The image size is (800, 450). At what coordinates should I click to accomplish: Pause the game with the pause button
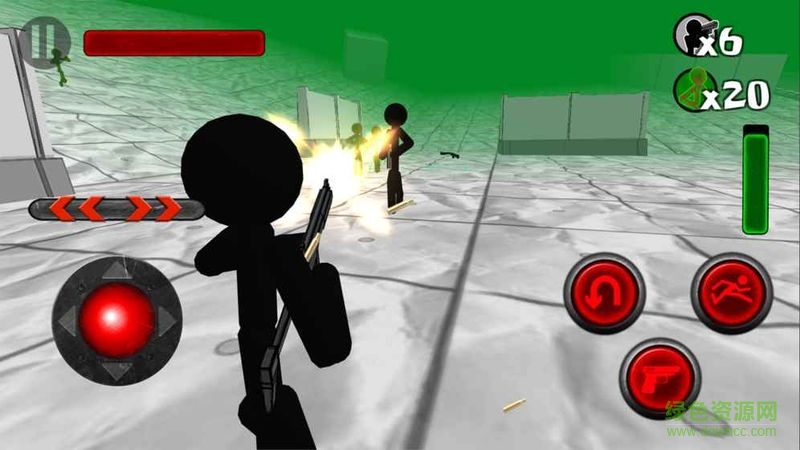click(44, 42)
